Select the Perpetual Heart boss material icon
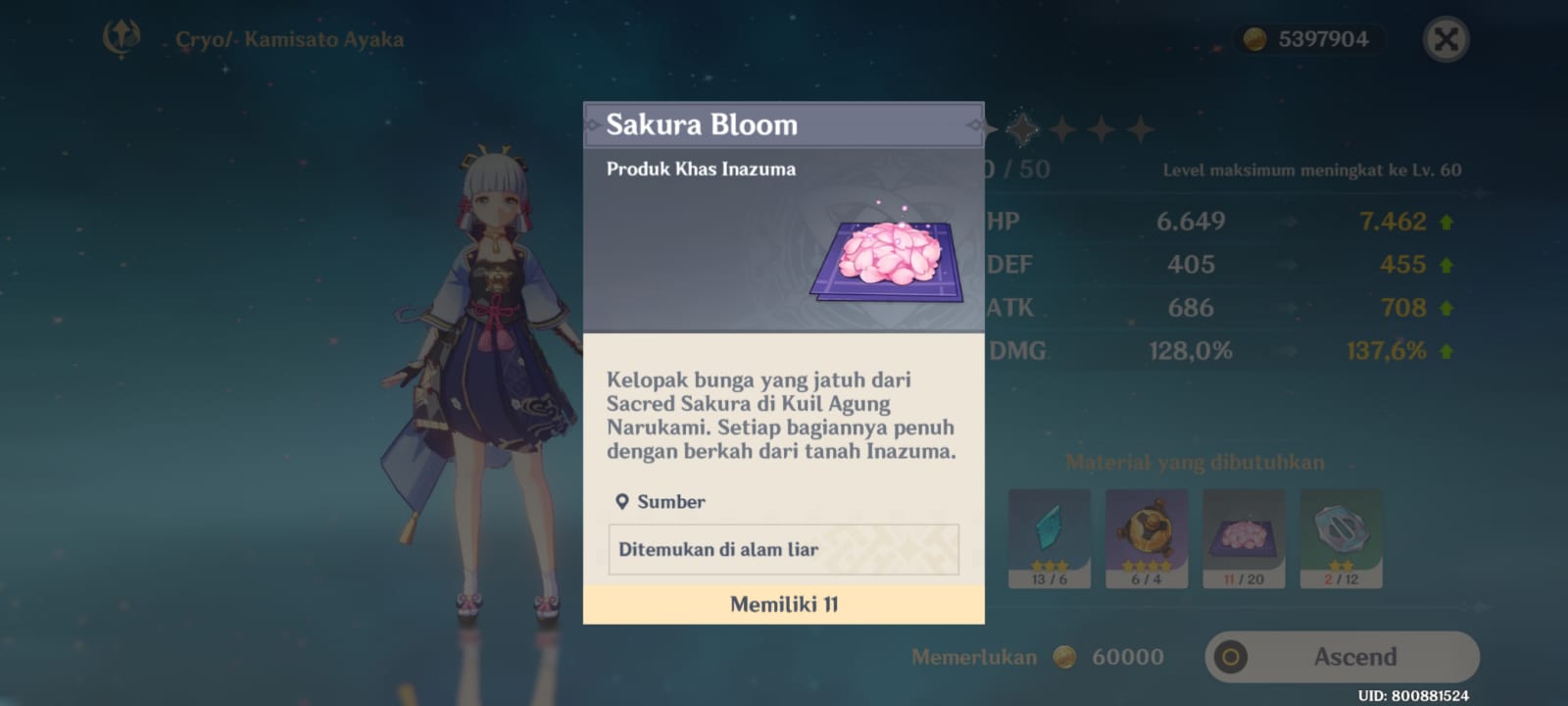The image size is (1568, 706). point(1145,534)
